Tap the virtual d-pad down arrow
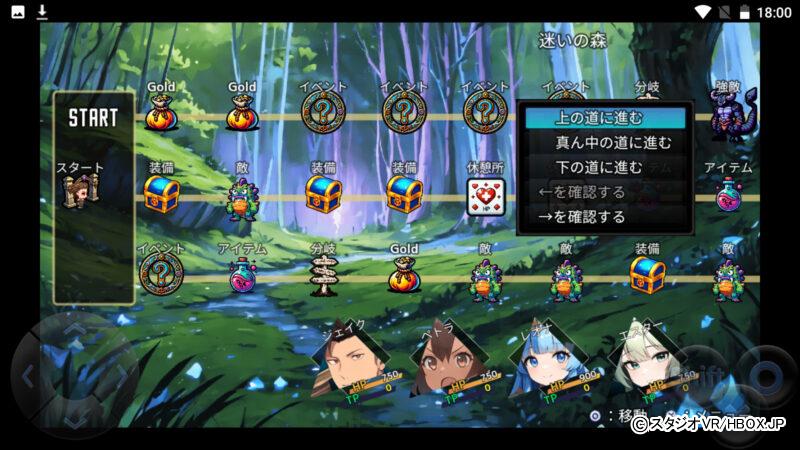This screenshot has width=800, height=450. 75,420
